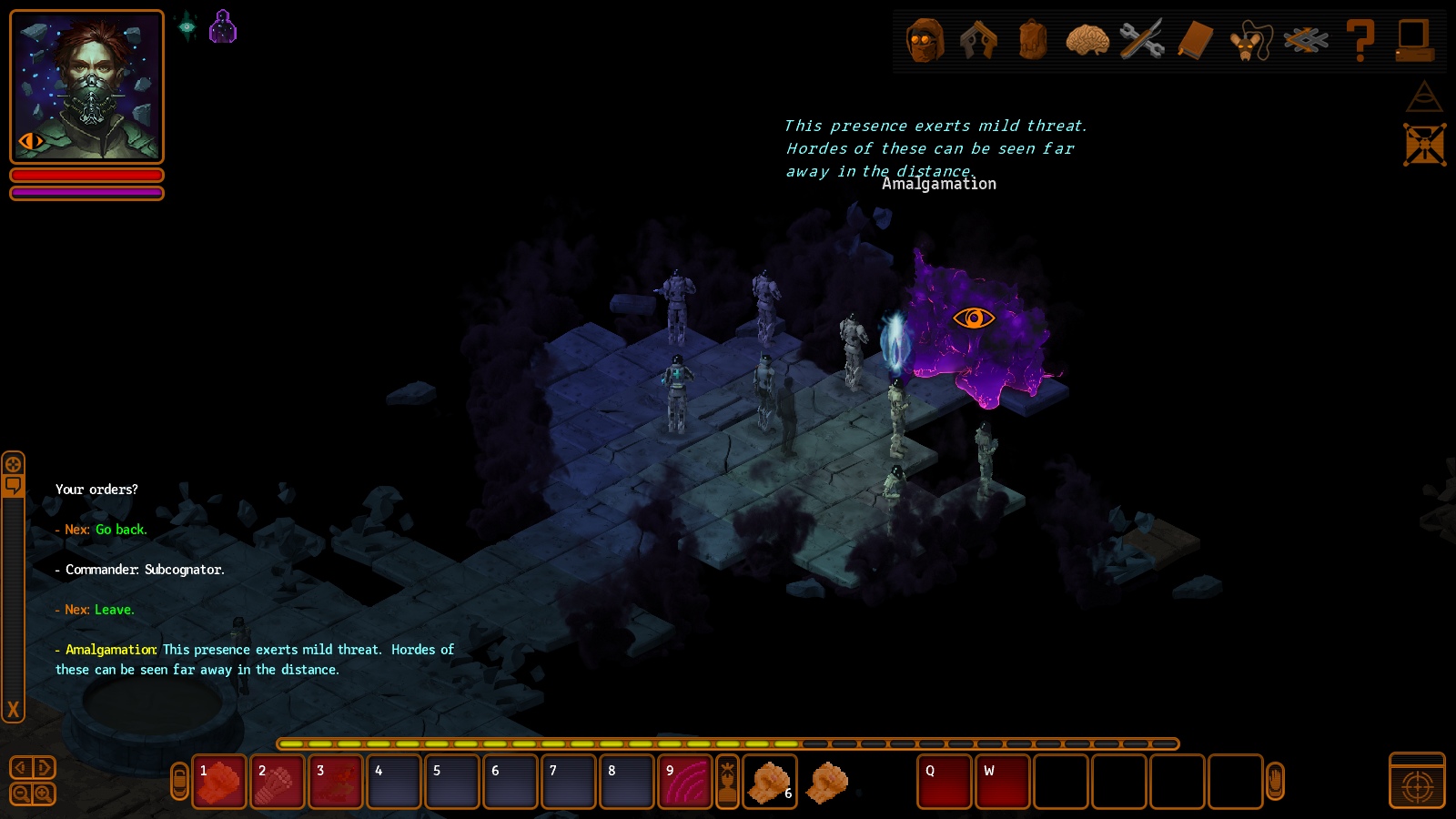Open the backpack inventory
Image resolution: width=1456 pixels, height=819 pixels.
pyautogui.click(x=1033, y=41)
